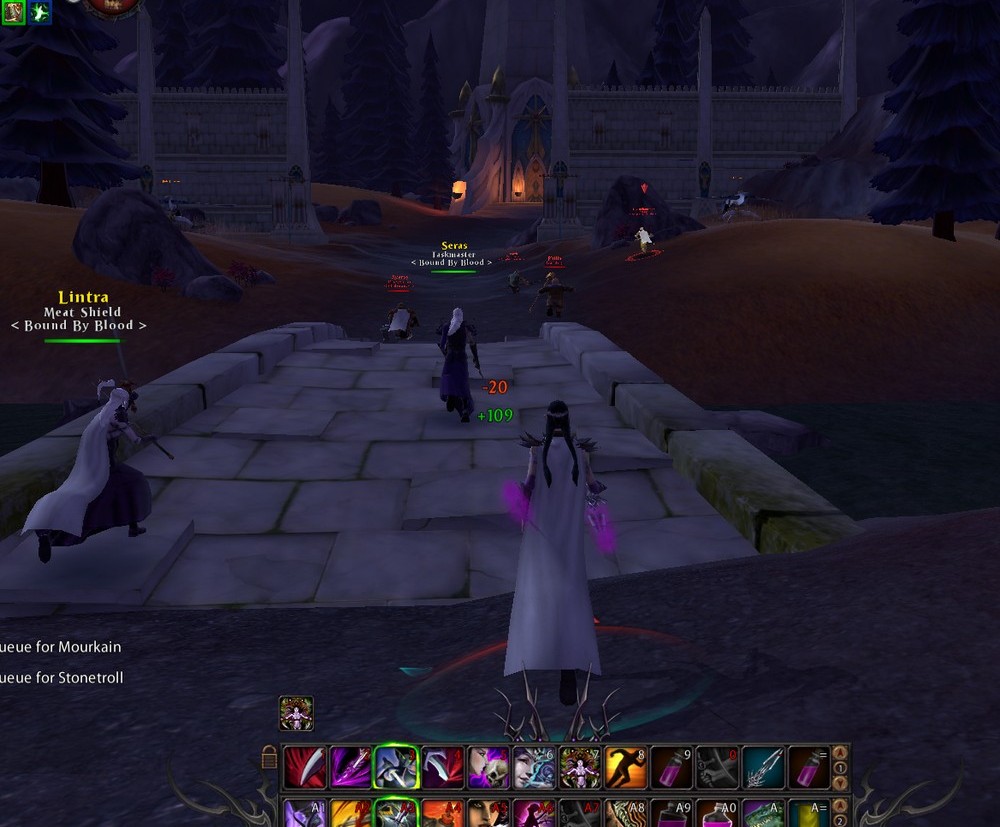Drink the purple potion in slot 9
1000x827 pixels.
pyautogui.click(x=671, y=767)
